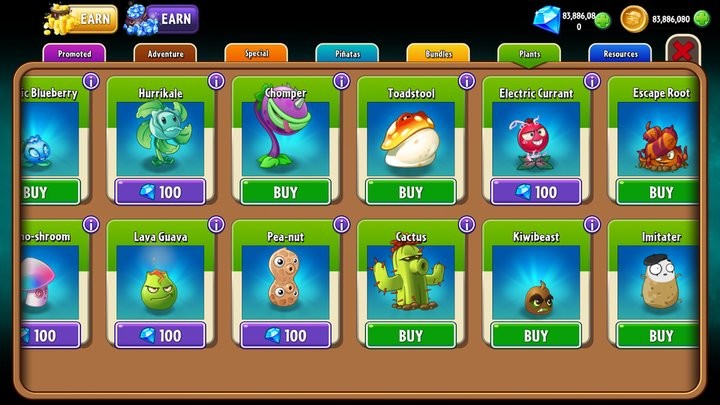Image resolution: width=720 pixels, height=405 pixels.
Task: Buy the Chomper plant
Action: [x=285, y=192]
